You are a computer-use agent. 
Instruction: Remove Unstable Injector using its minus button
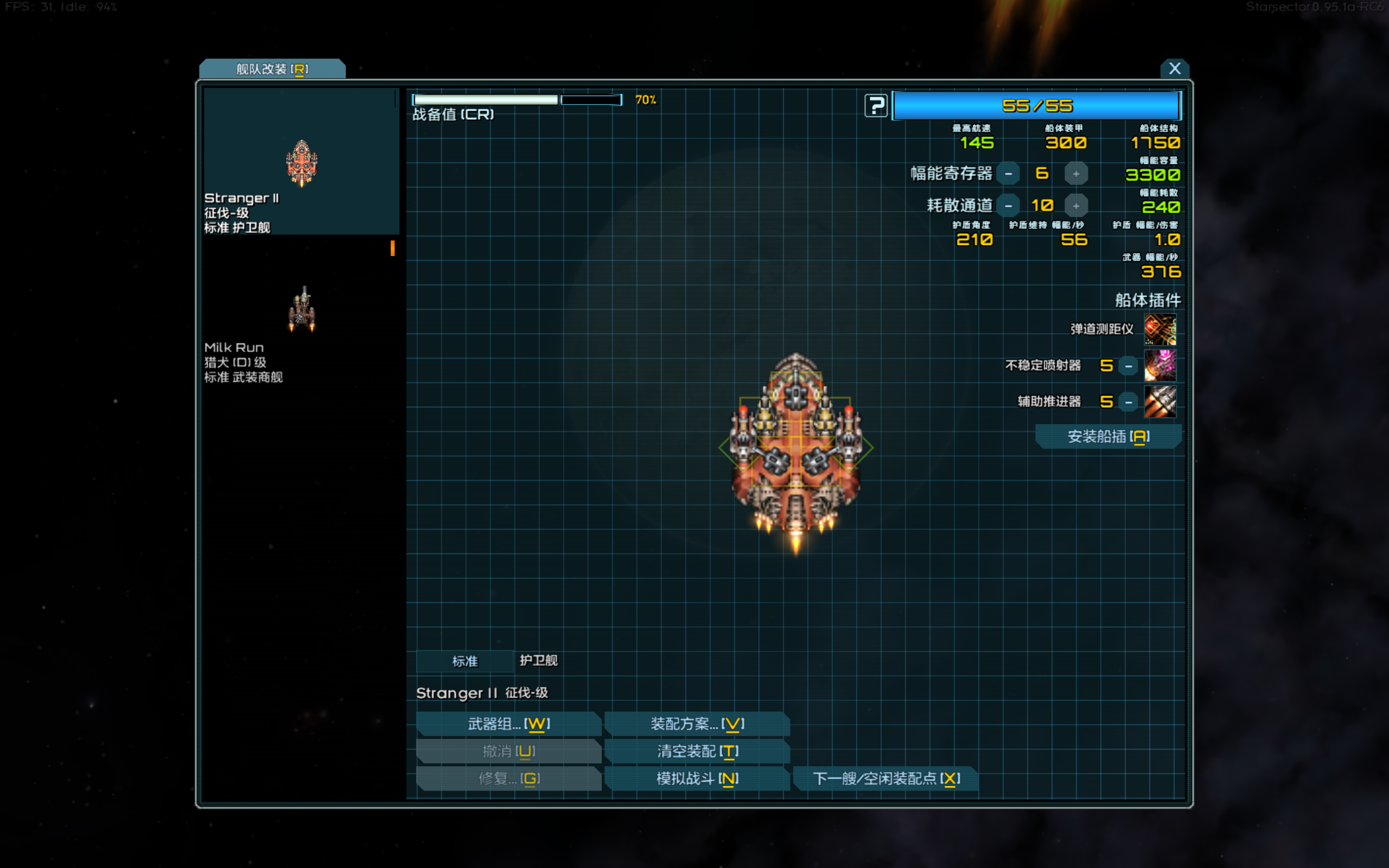click(x=1128, y=366)
